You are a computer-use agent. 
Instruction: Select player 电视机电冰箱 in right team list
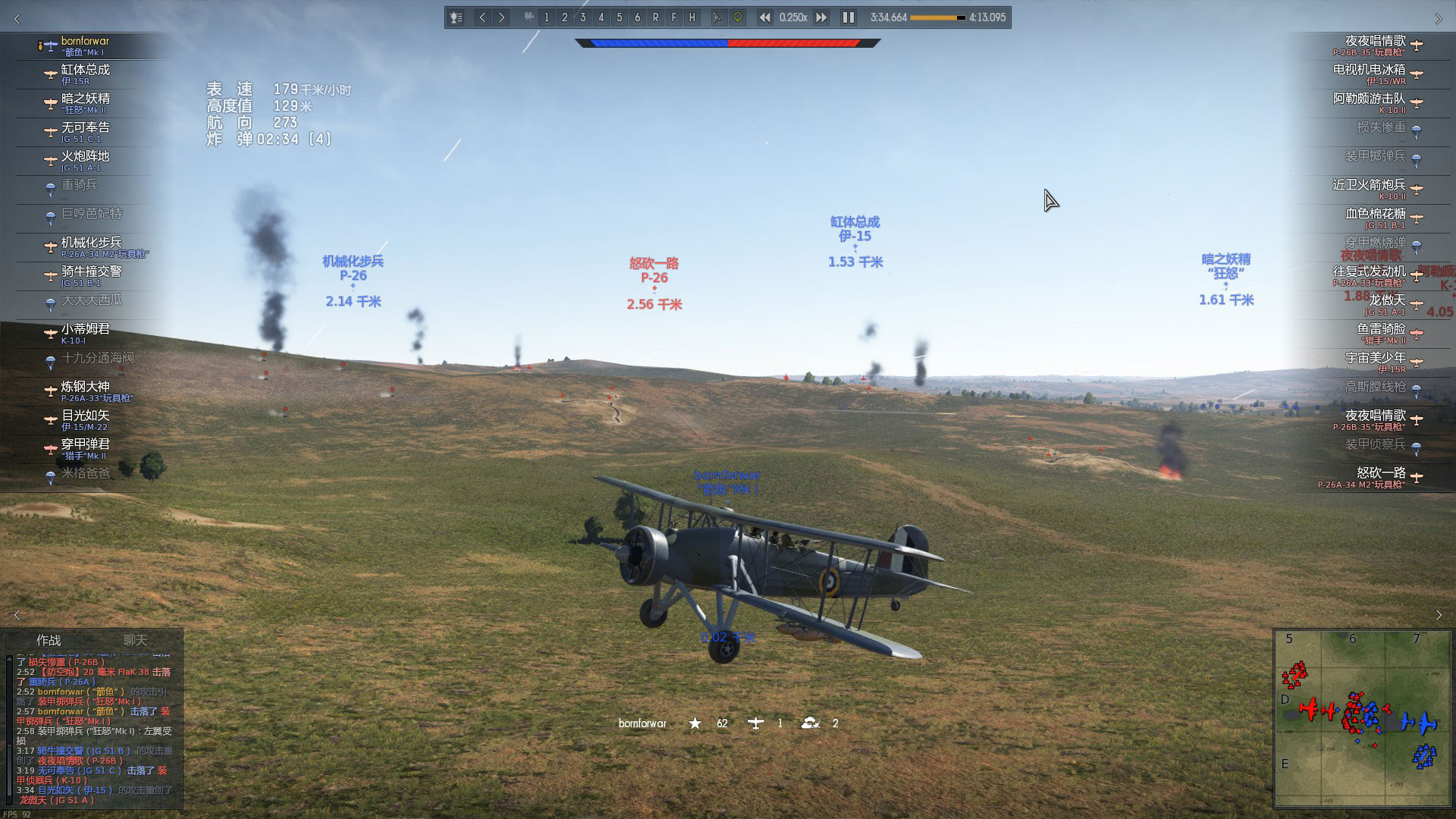coord(1369,74)
